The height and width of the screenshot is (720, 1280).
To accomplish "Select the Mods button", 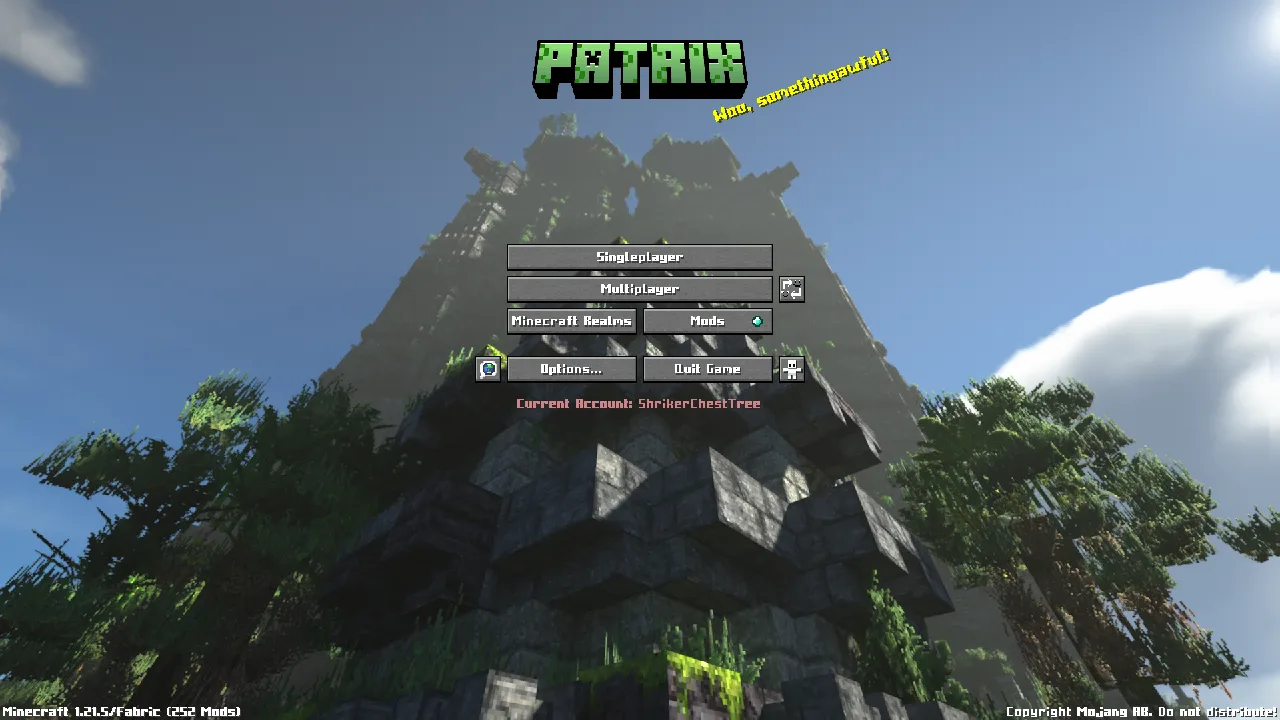I will pyautogui.click(x=708, y=321).
